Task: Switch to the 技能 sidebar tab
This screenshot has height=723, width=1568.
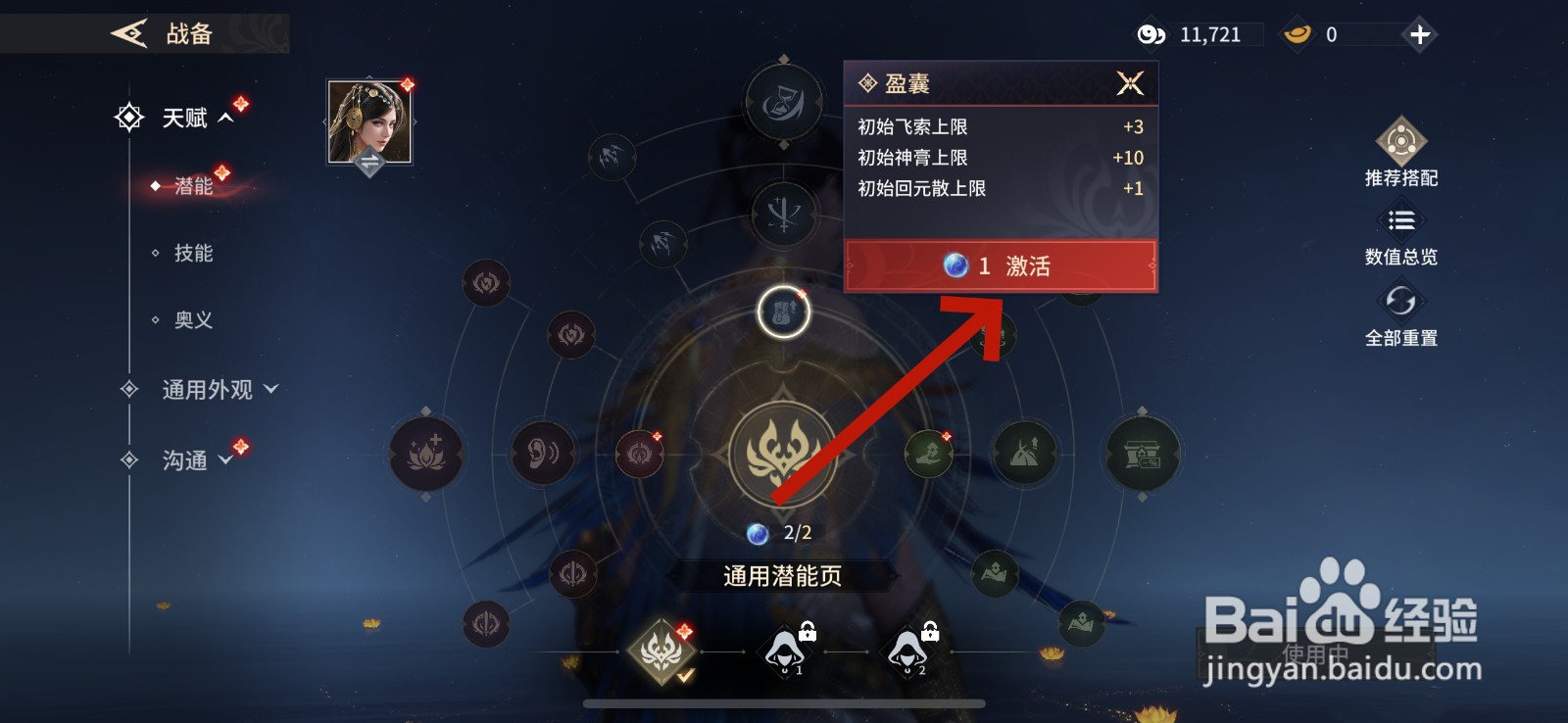Action: point(195,253)
